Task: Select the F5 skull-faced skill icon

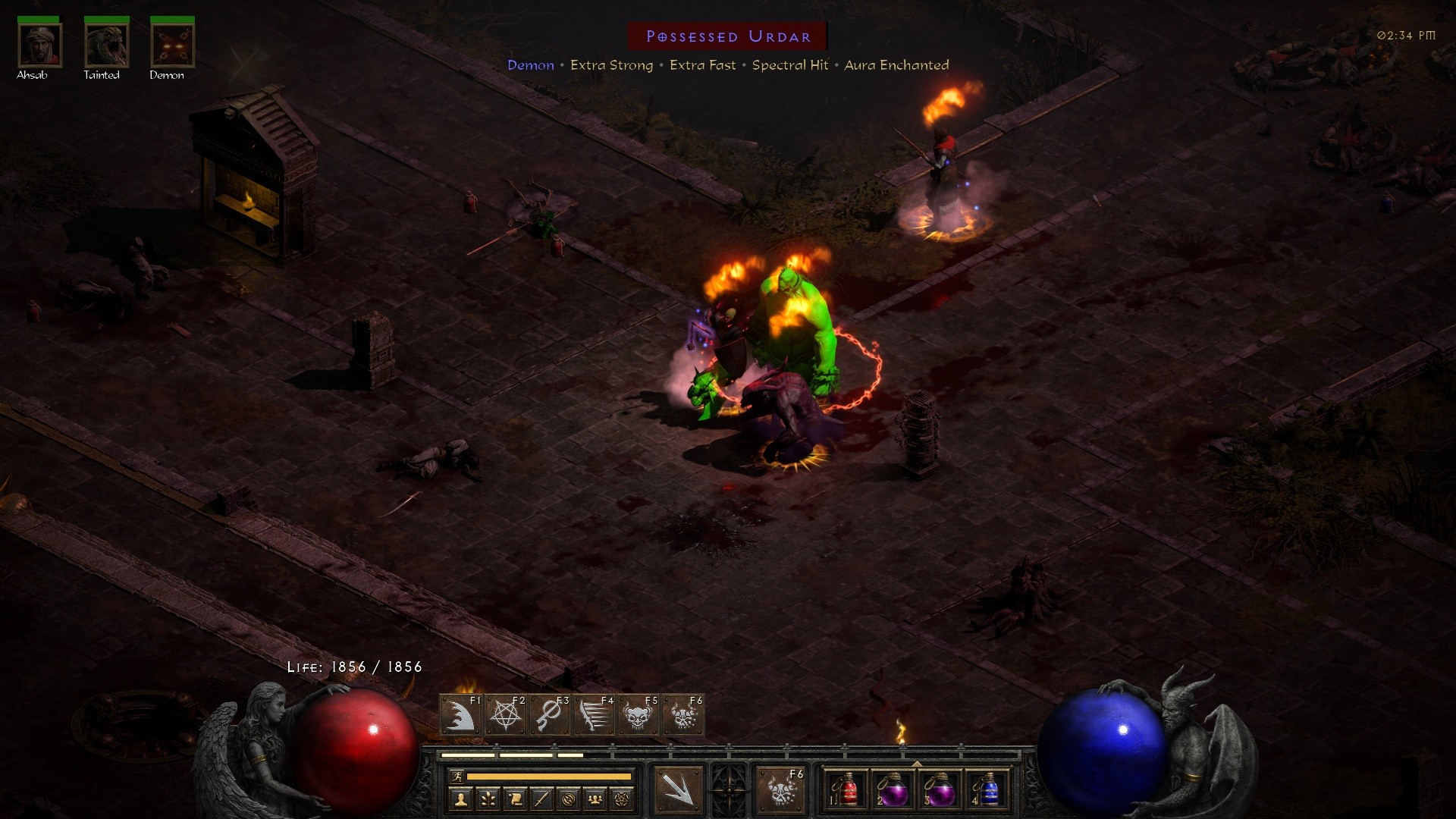Action: pos(639,715)
